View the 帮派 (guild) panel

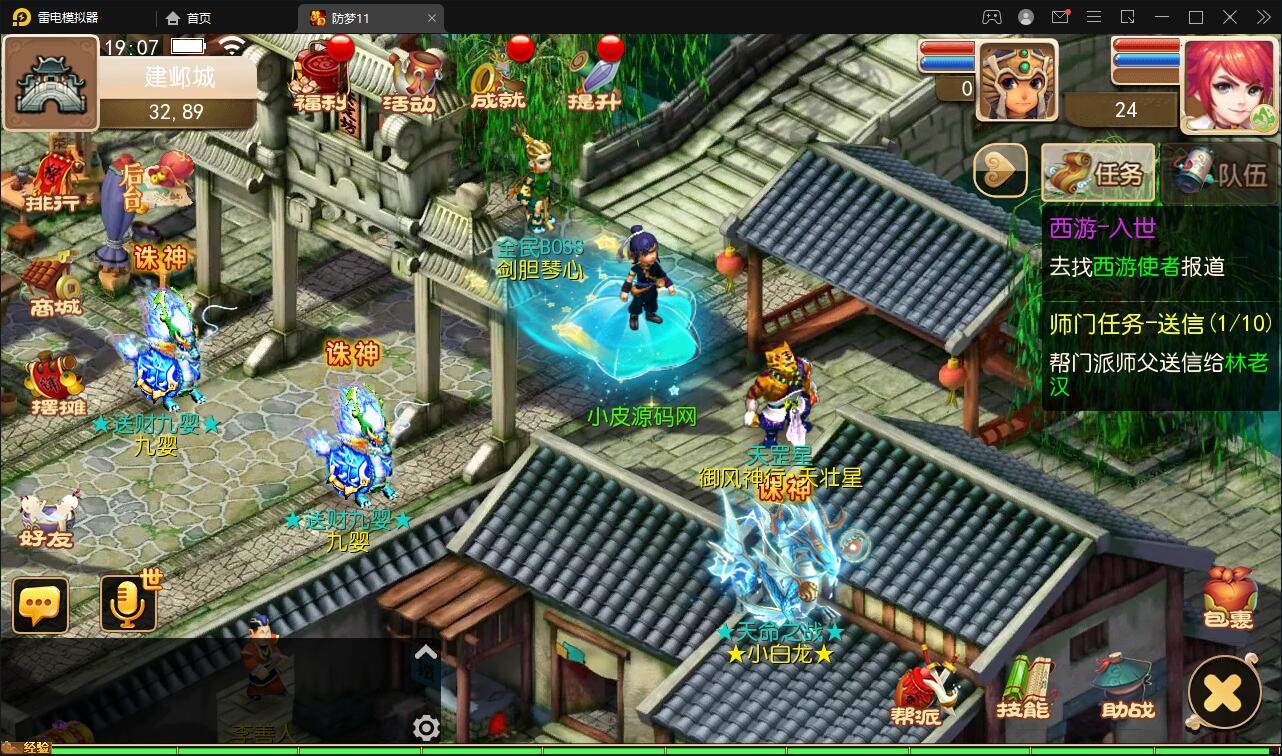tap(917, 690)
